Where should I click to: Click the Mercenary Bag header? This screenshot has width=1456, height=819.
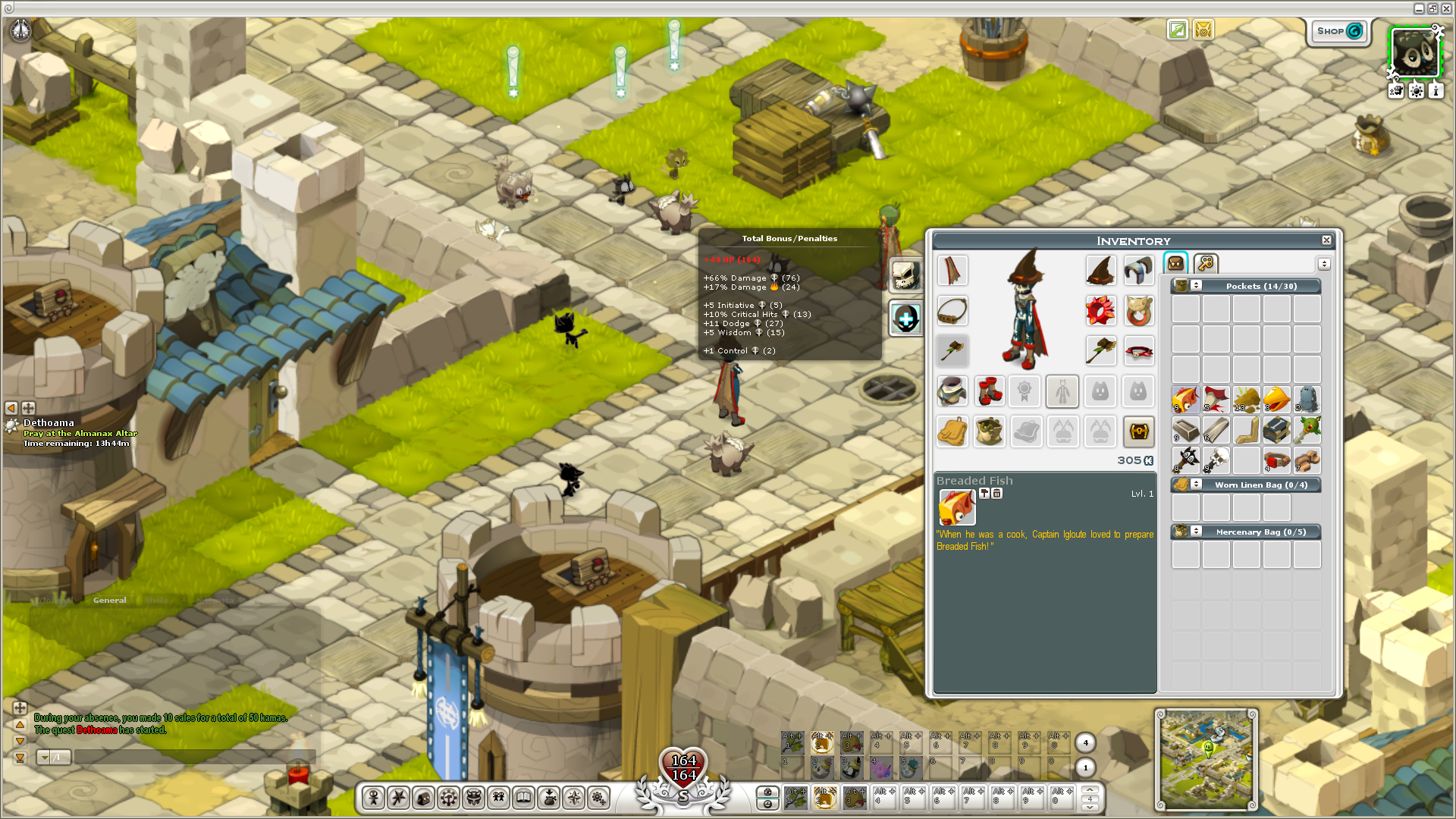[1260, 532]
